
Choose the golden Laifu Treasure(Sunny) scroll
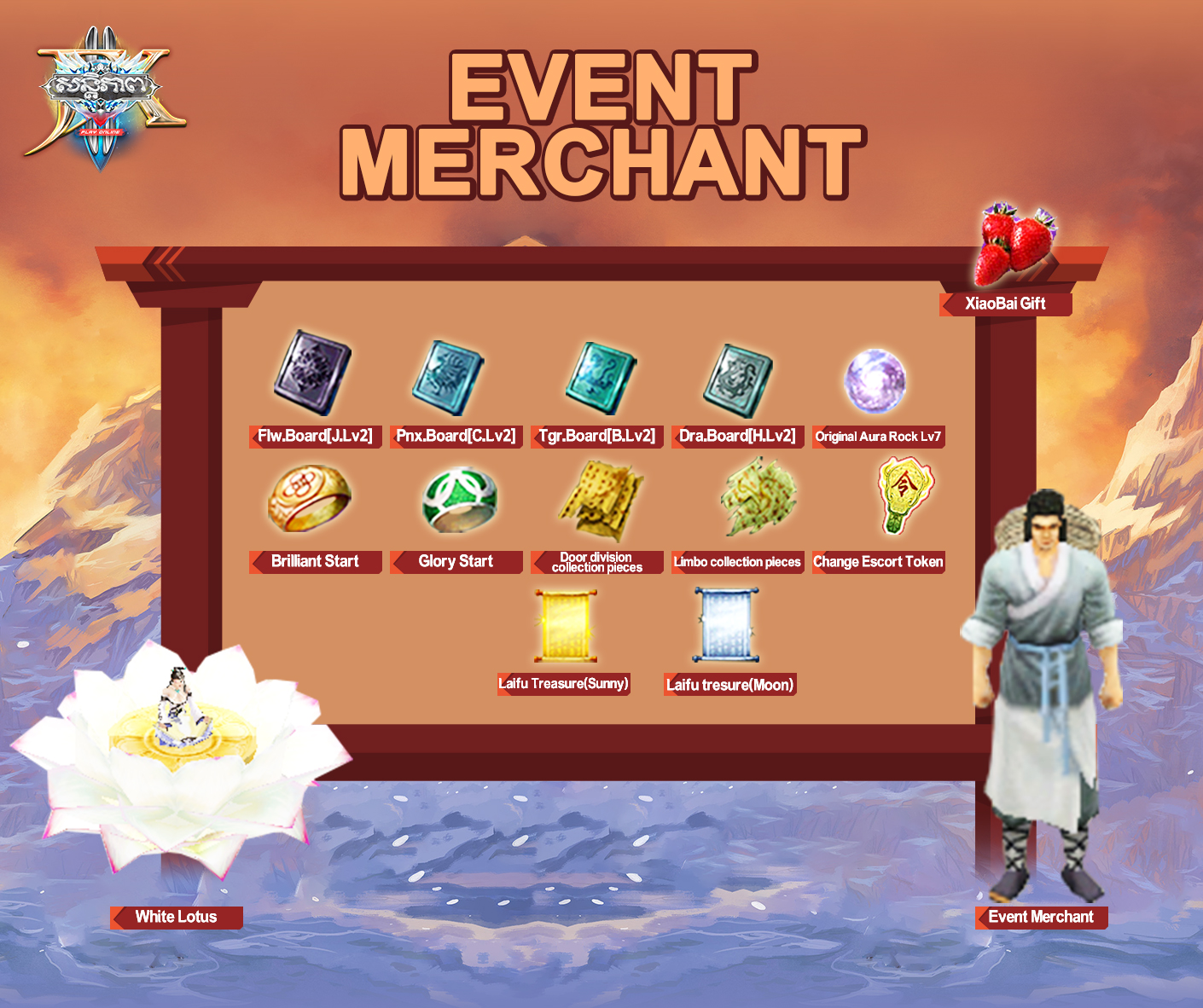(x=565, y=627)
